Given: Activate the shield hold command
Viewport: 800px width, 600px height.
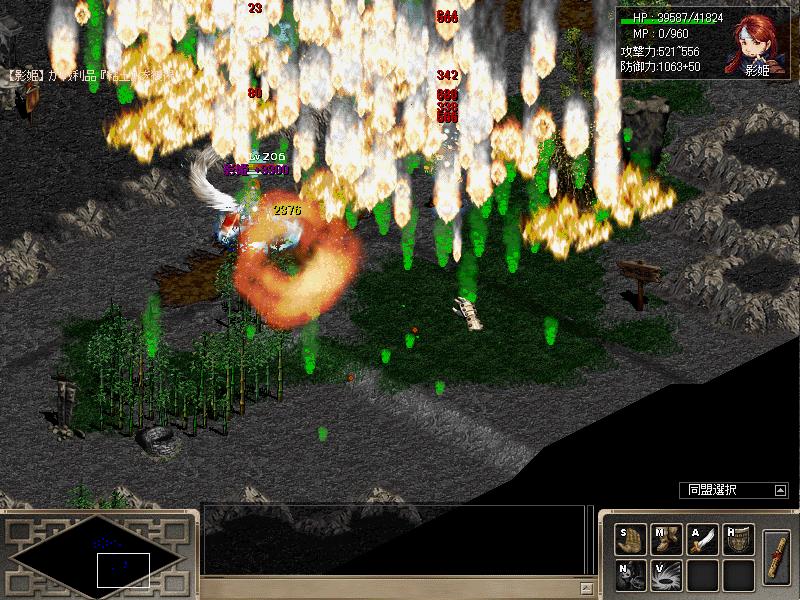Looking at the screenshot, I should 738,539.
